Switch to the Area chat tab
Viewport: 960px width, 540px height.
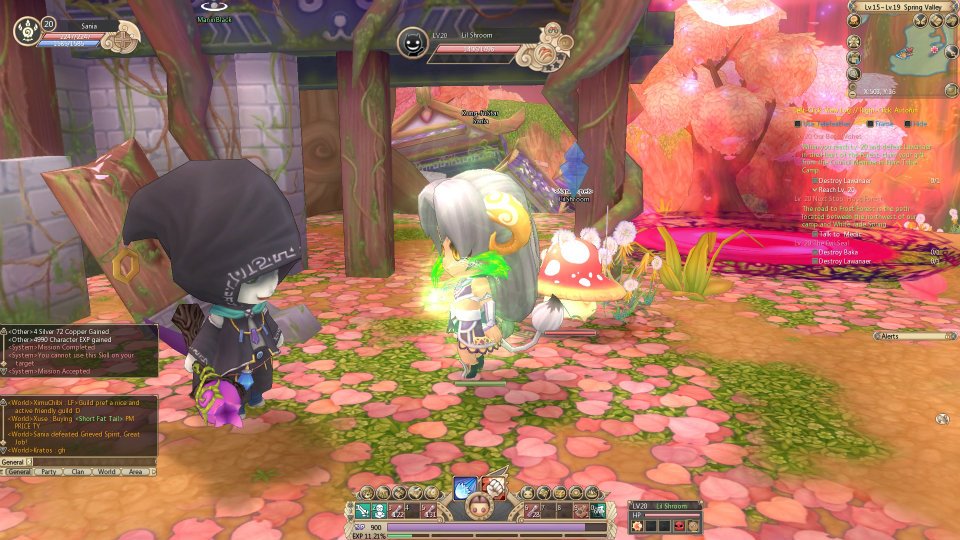point(137,472)
